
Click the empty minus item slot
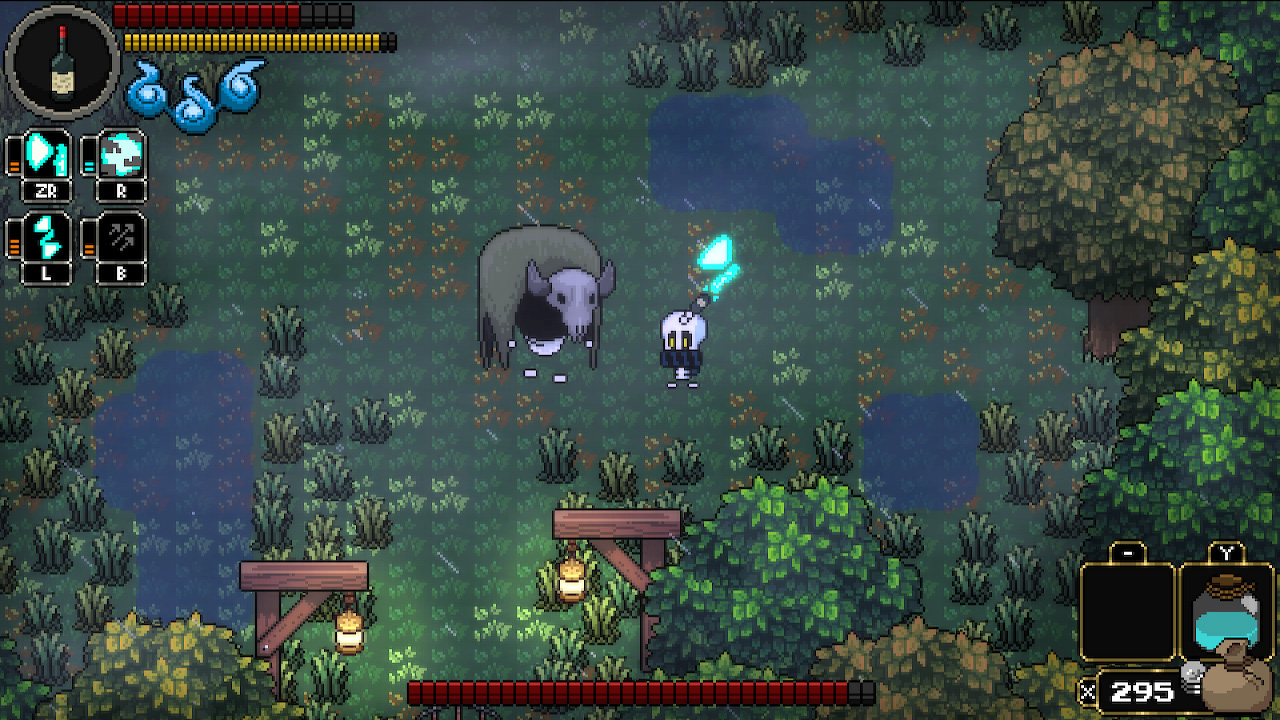coord(1128,610)
